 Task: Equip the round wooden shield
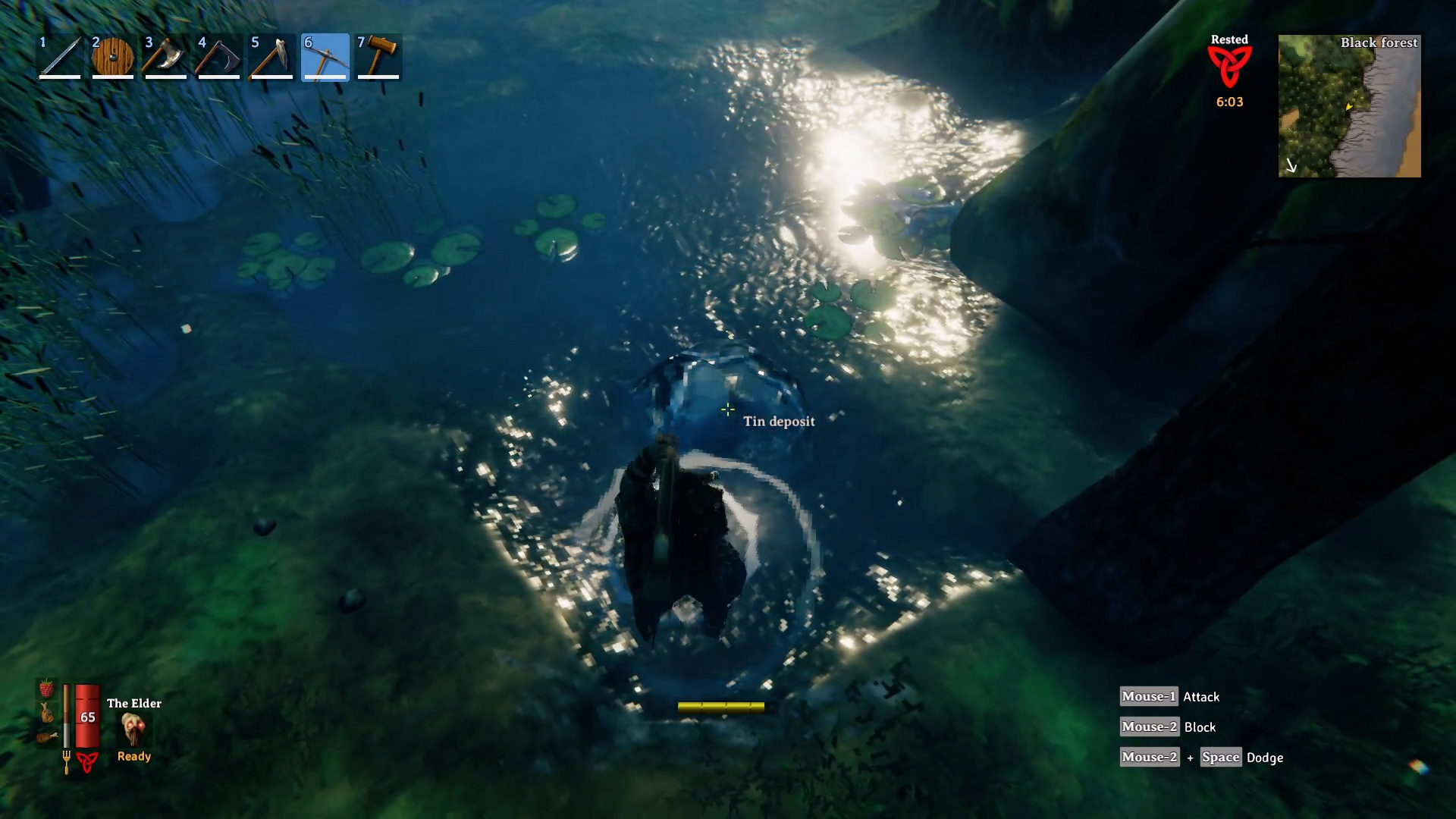[113, 57]
